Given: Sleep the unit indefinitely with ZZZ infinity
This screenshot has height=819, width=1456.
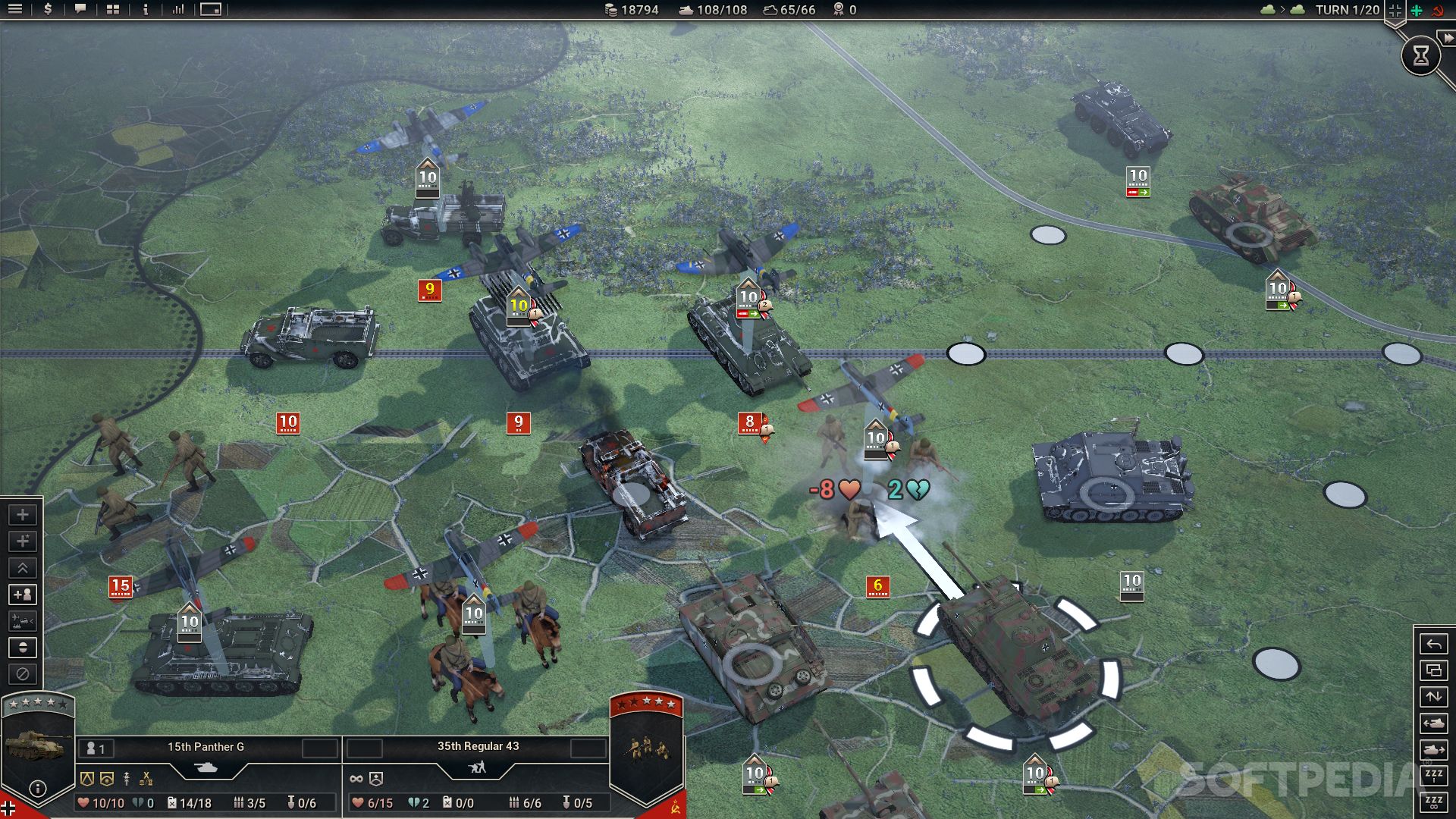Looking at the screenshot, I should (x=1433, y=802).
